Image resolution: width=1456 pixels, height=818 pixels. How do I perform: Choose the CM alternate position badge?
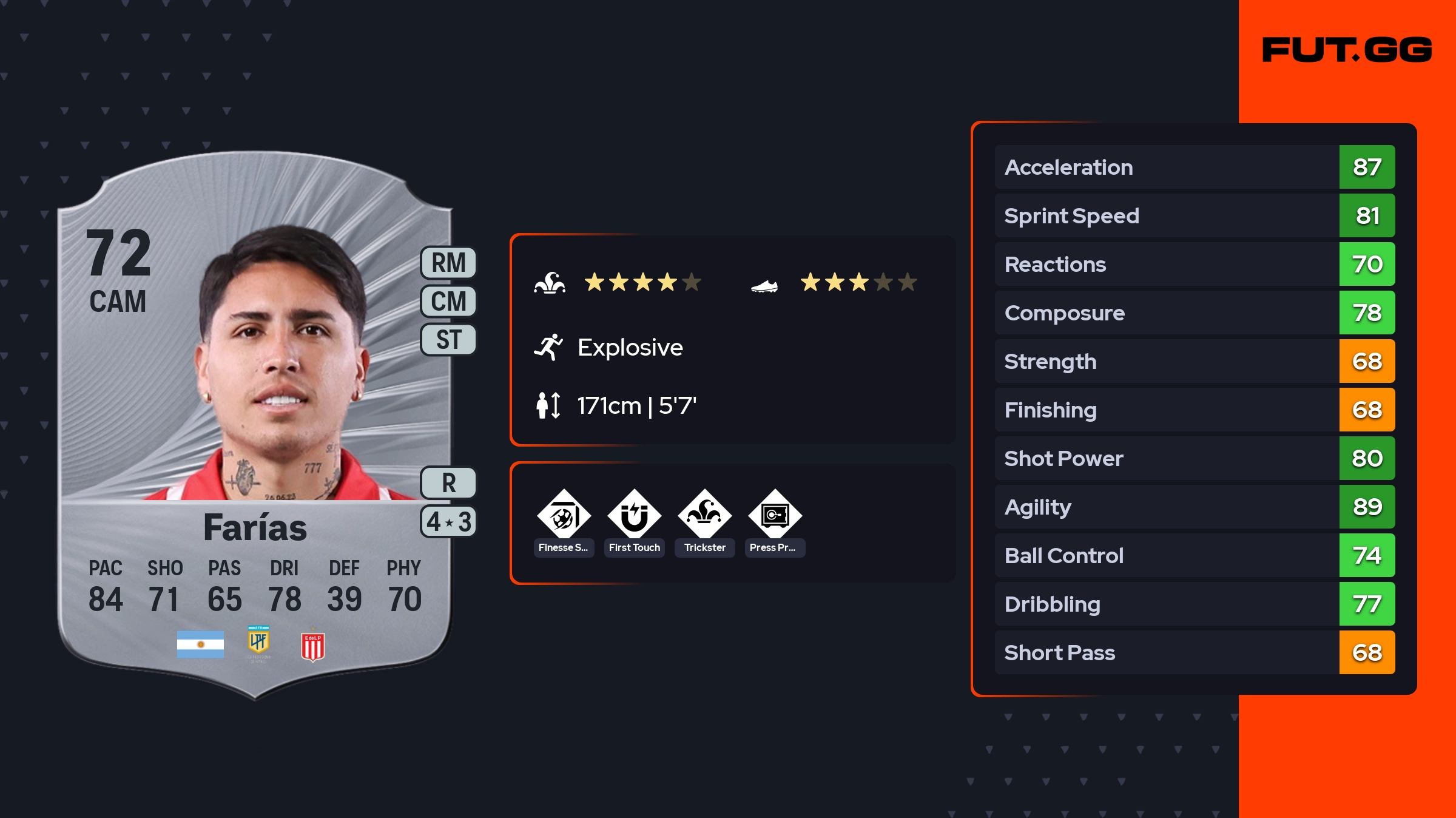tap(448, 302)
